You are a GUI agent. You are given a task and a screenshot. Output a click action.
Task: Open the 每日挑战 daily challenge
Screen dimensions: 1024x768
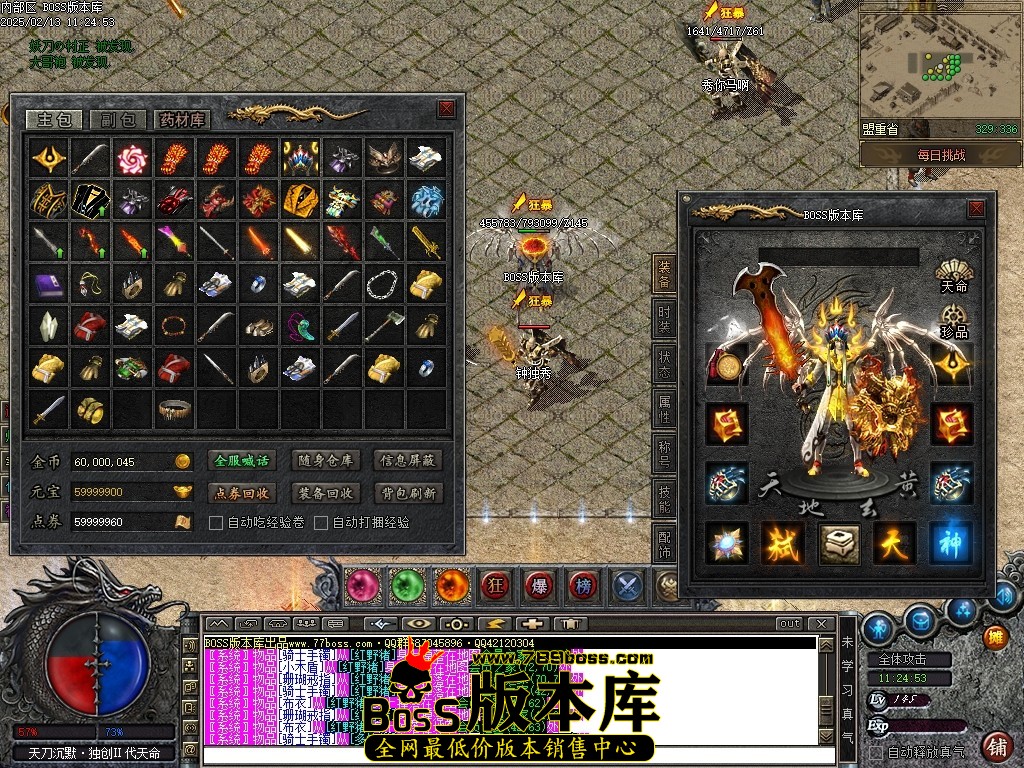(940, 155)
